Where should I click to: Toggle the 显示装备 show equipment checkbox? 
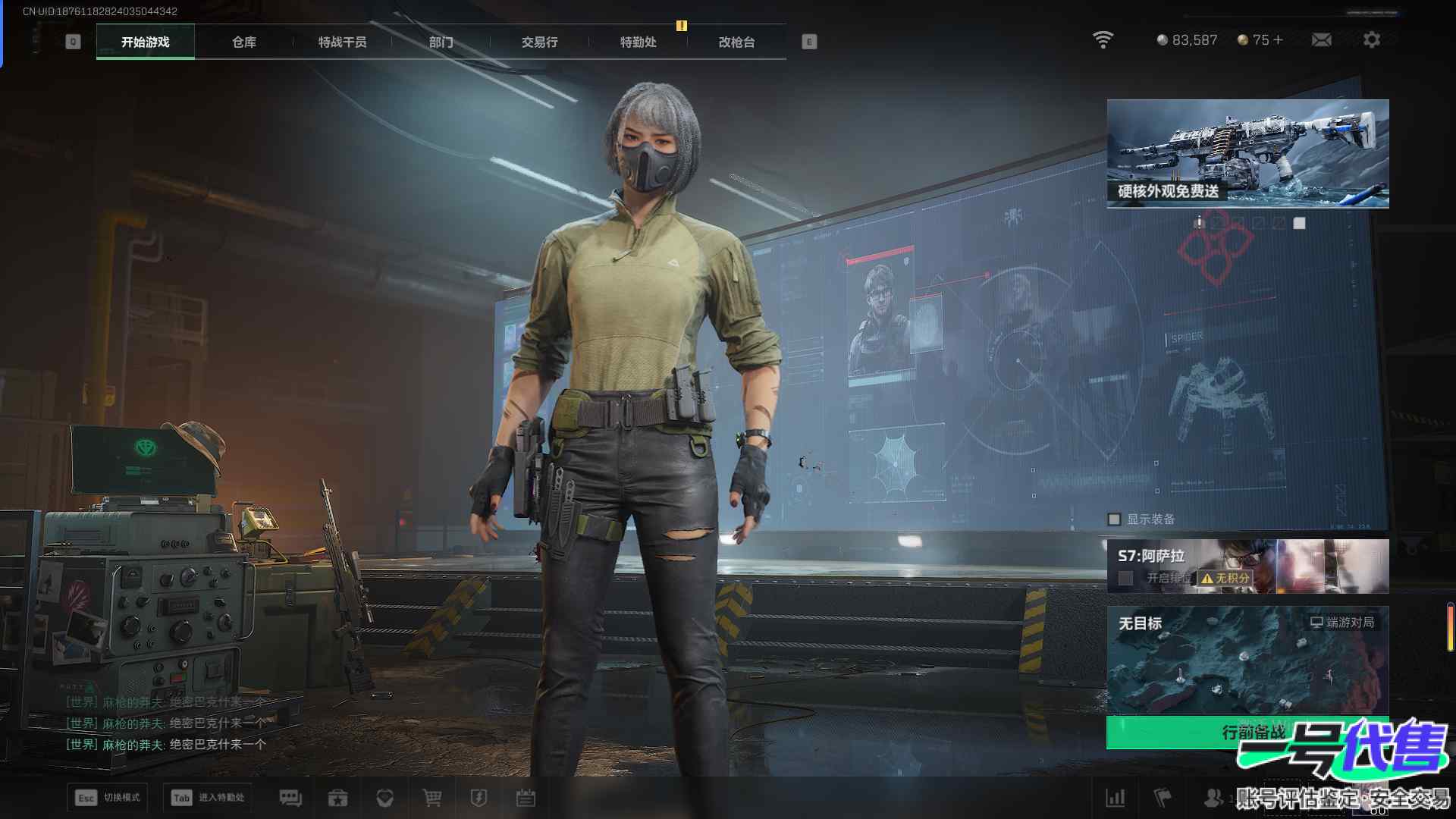click(1114, 519)
